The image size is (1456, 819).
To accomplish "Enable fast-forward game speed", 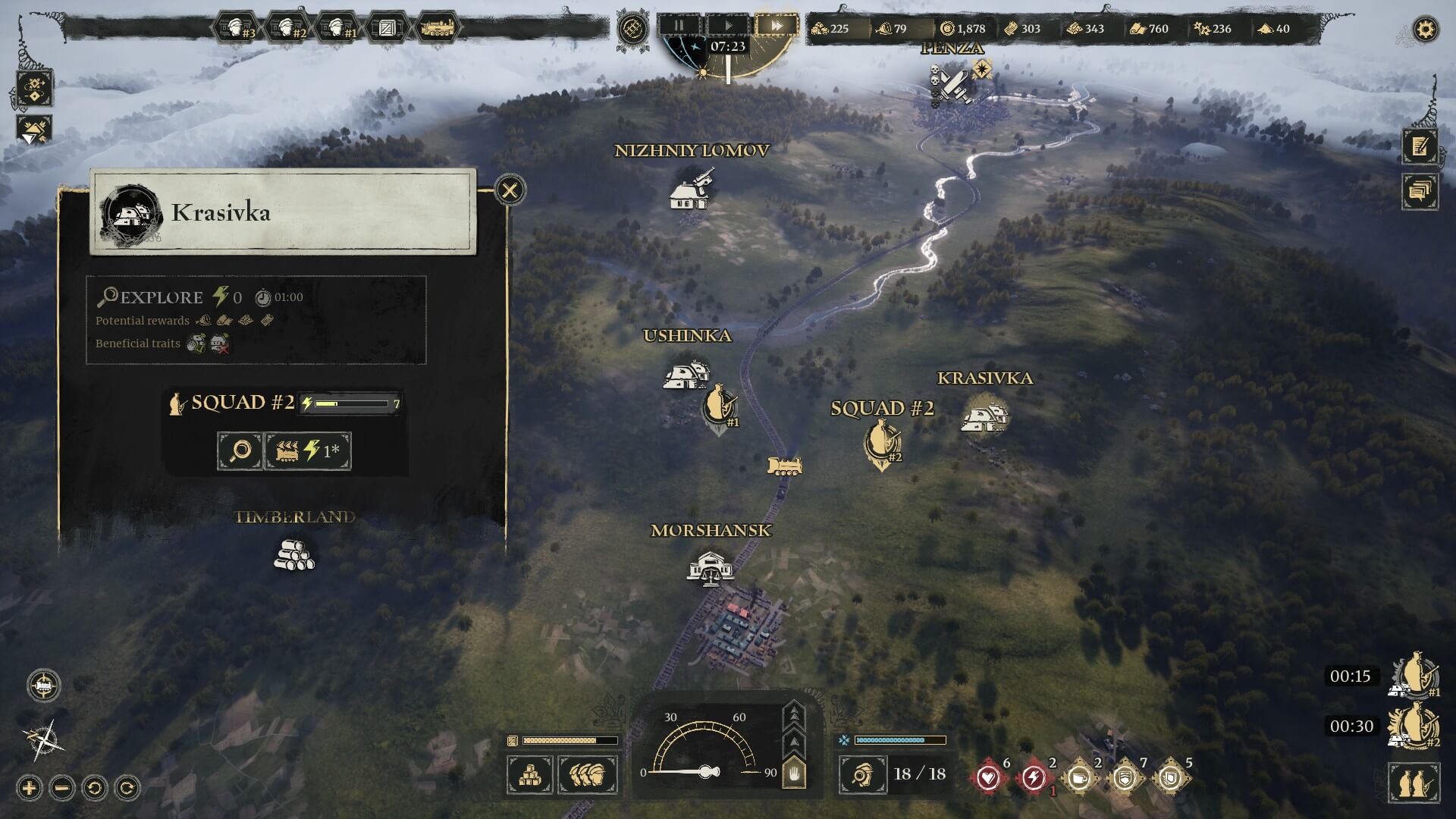I will [777, 25].
